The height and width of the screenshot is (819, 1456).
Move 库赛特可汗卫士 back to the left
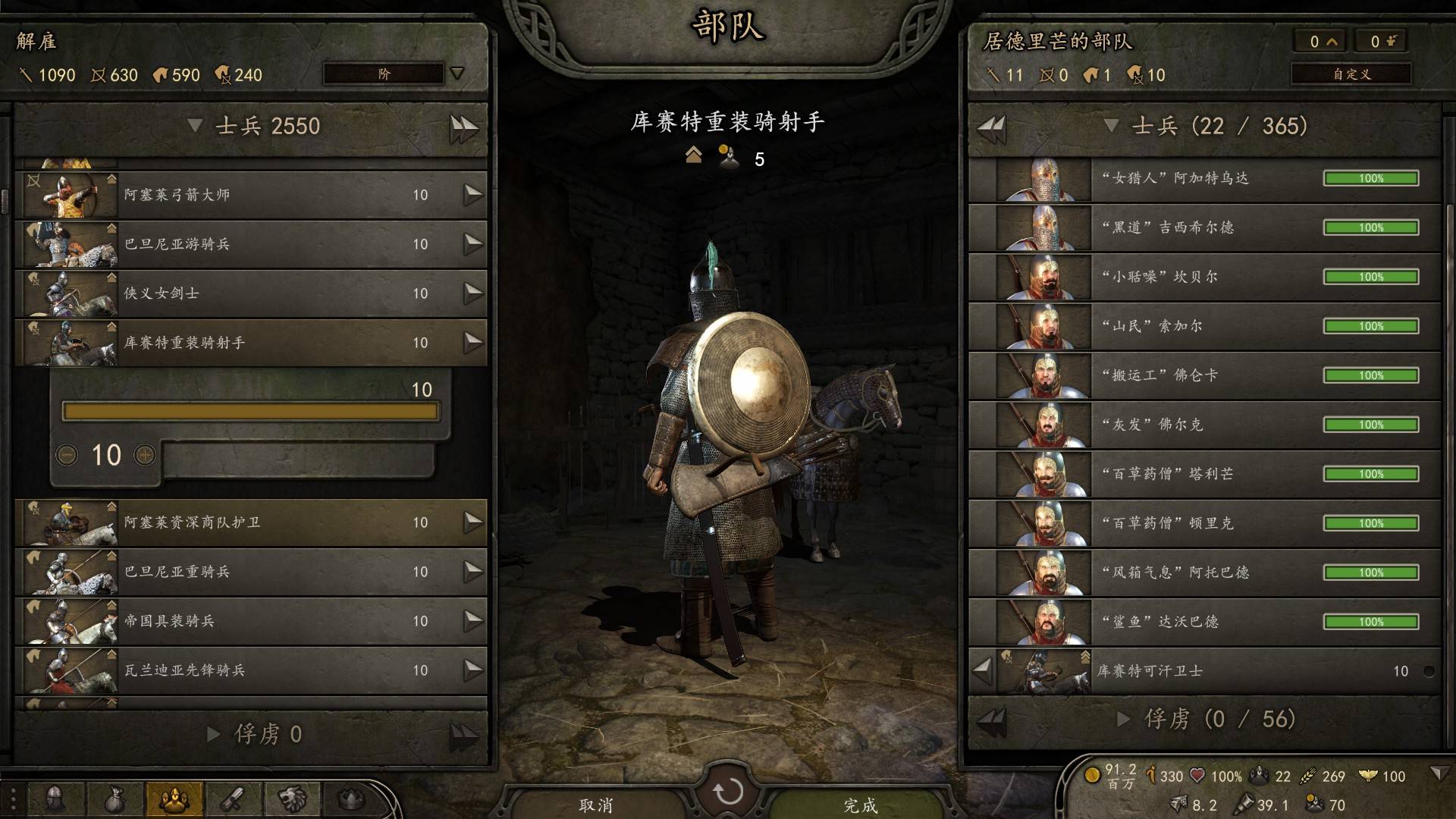coord(983,670)
